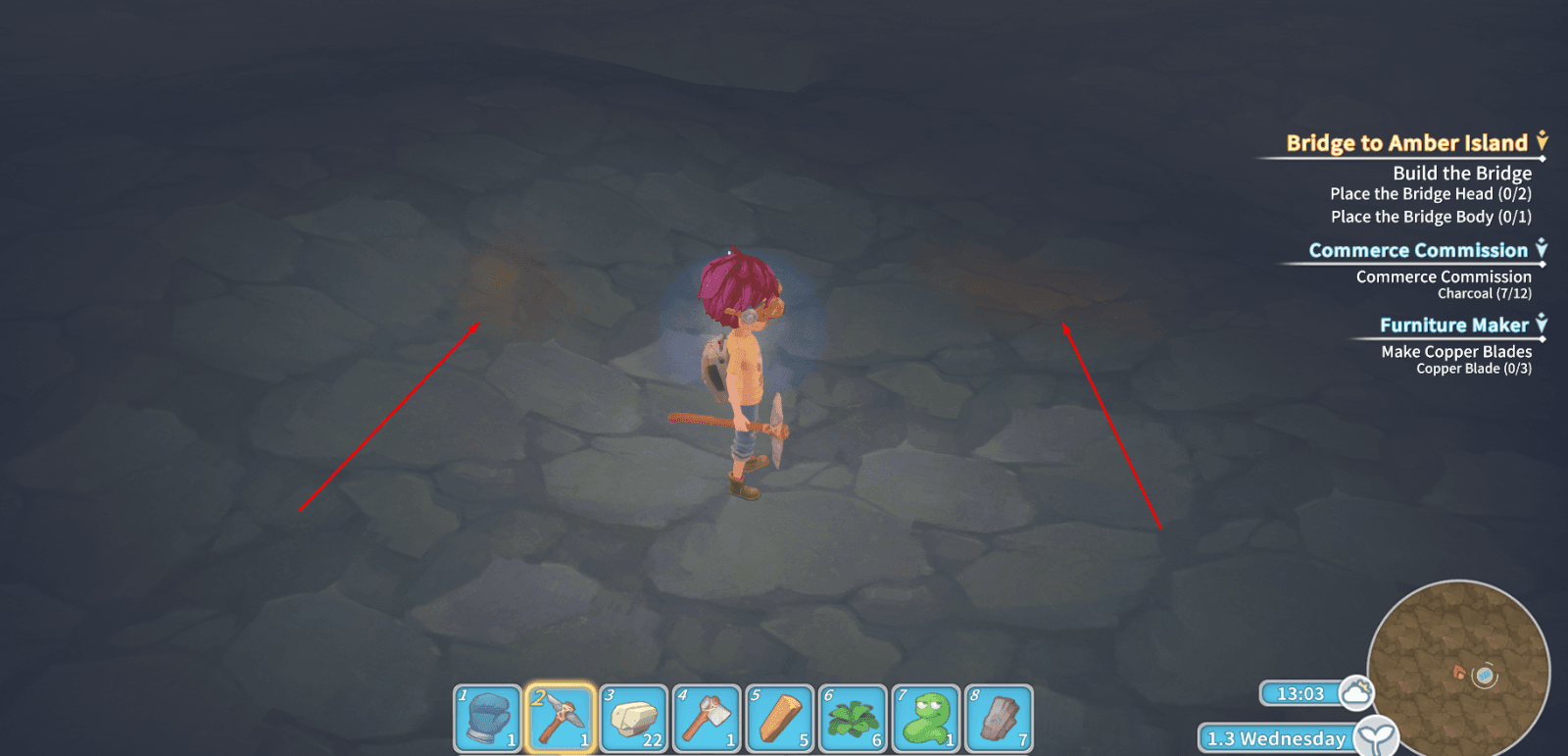Click the Build the Bridge objective
Viewport: 1568px width, 756px height.
click(1461, 173)
